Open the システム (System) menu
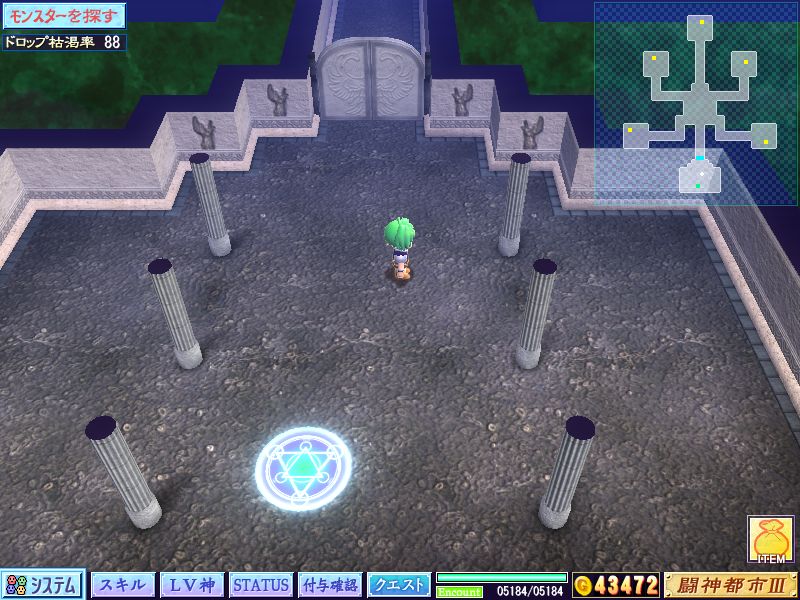The image size is (800, 600). tap(44, 585)
